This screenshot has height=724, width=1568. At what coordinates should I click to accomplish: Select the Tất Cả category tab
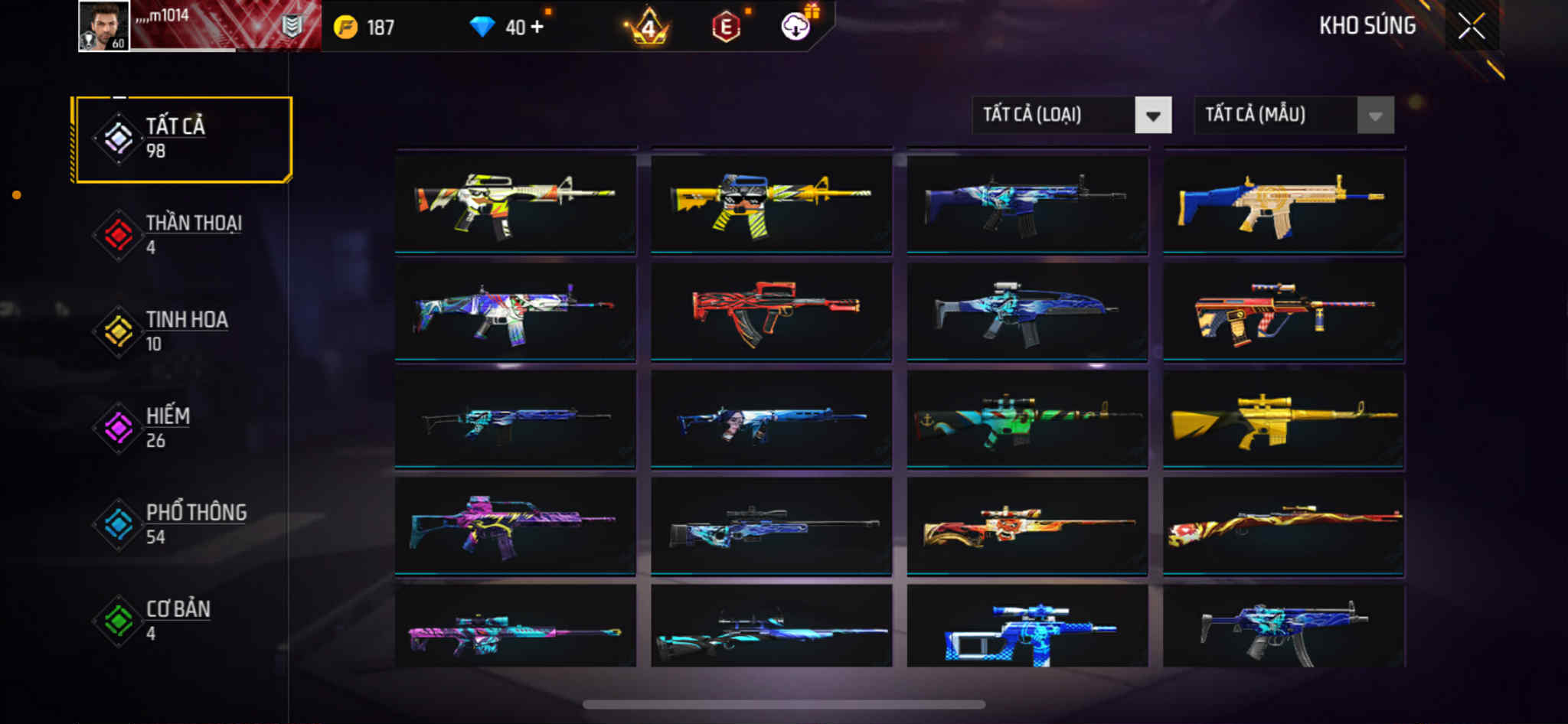point(182,139)
